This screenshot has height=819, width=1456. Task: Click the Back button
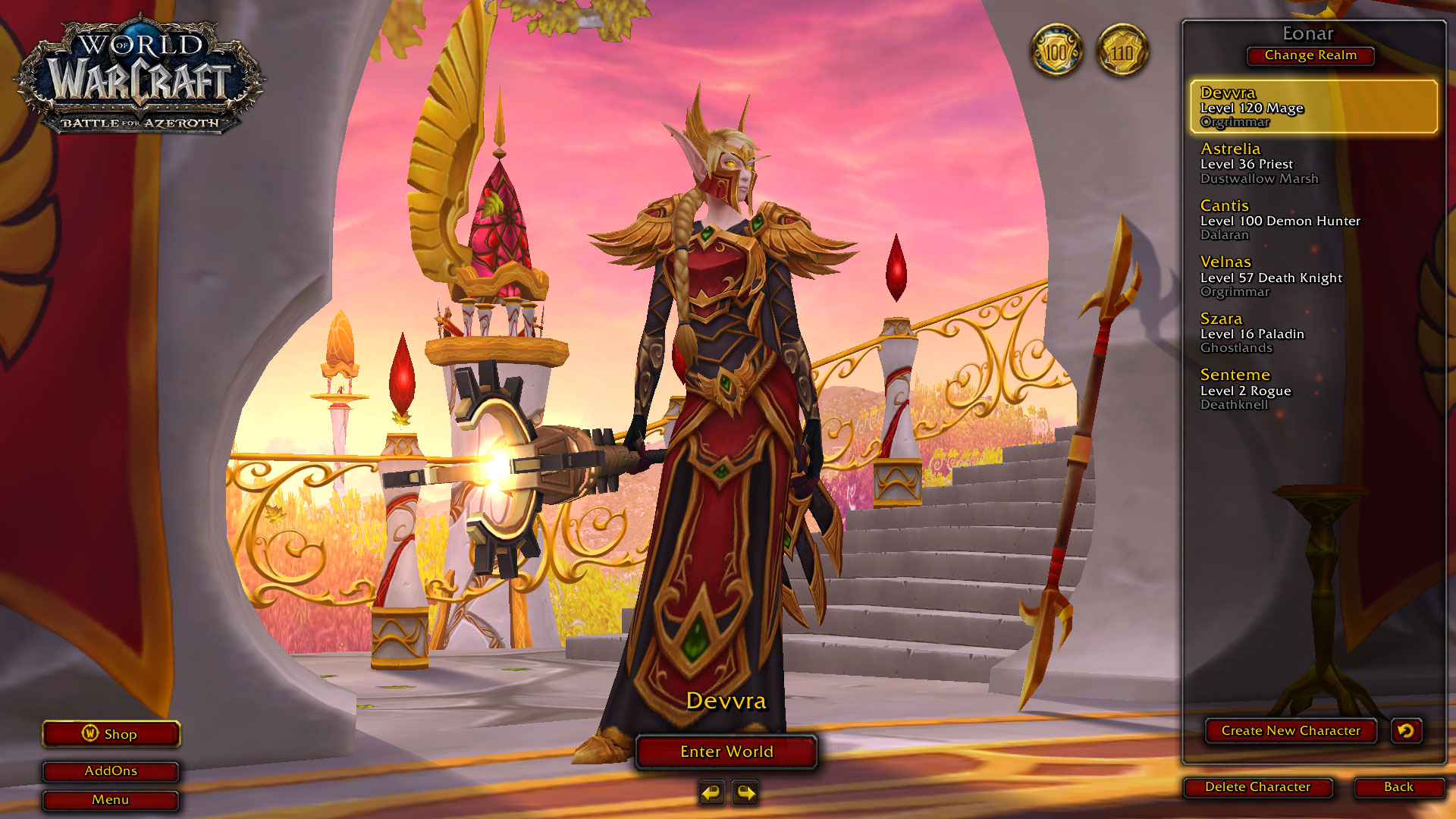click(x=1399, y=787)
